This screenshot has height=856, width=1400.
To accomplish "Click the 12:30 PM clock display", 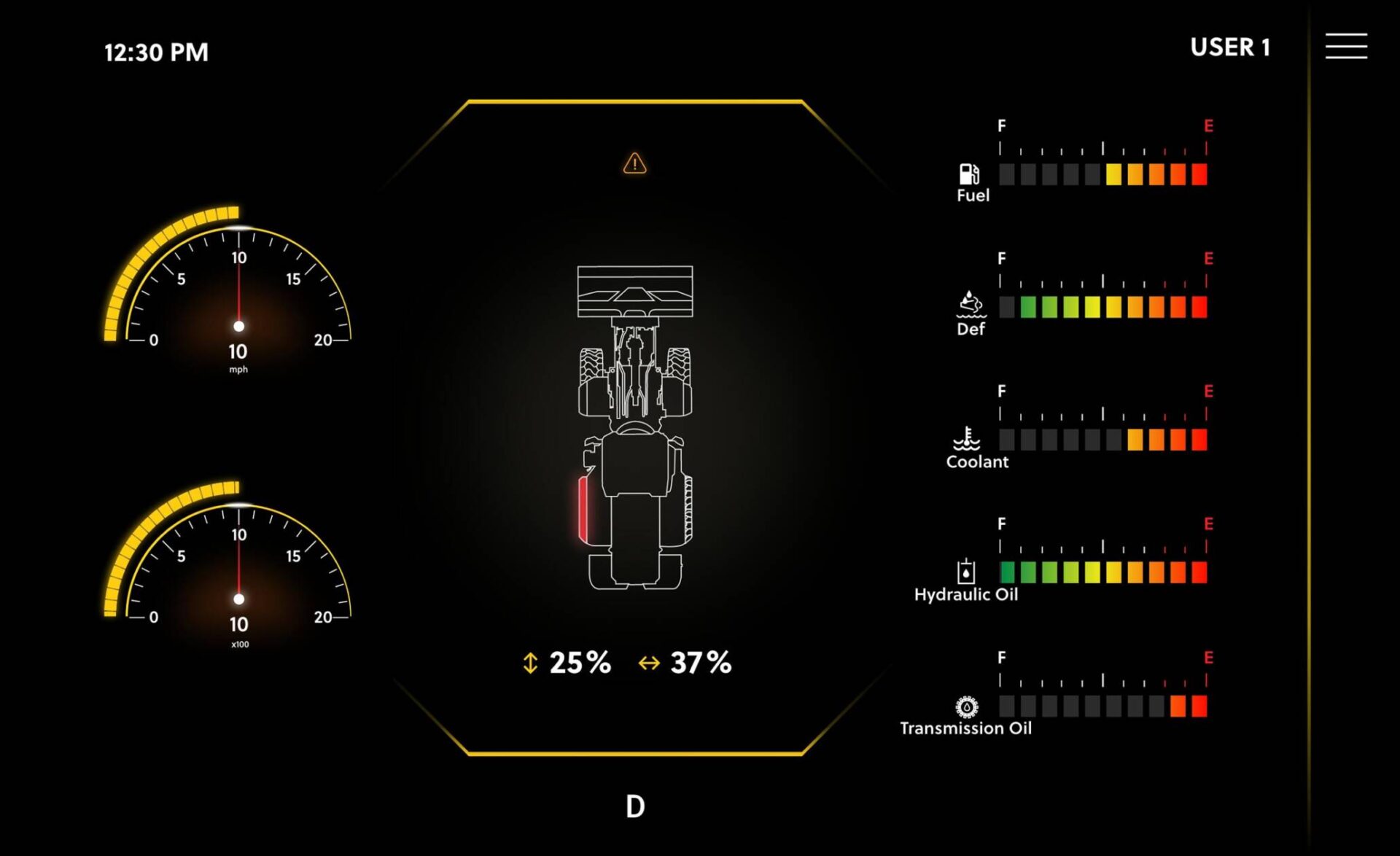I will 155,52.
